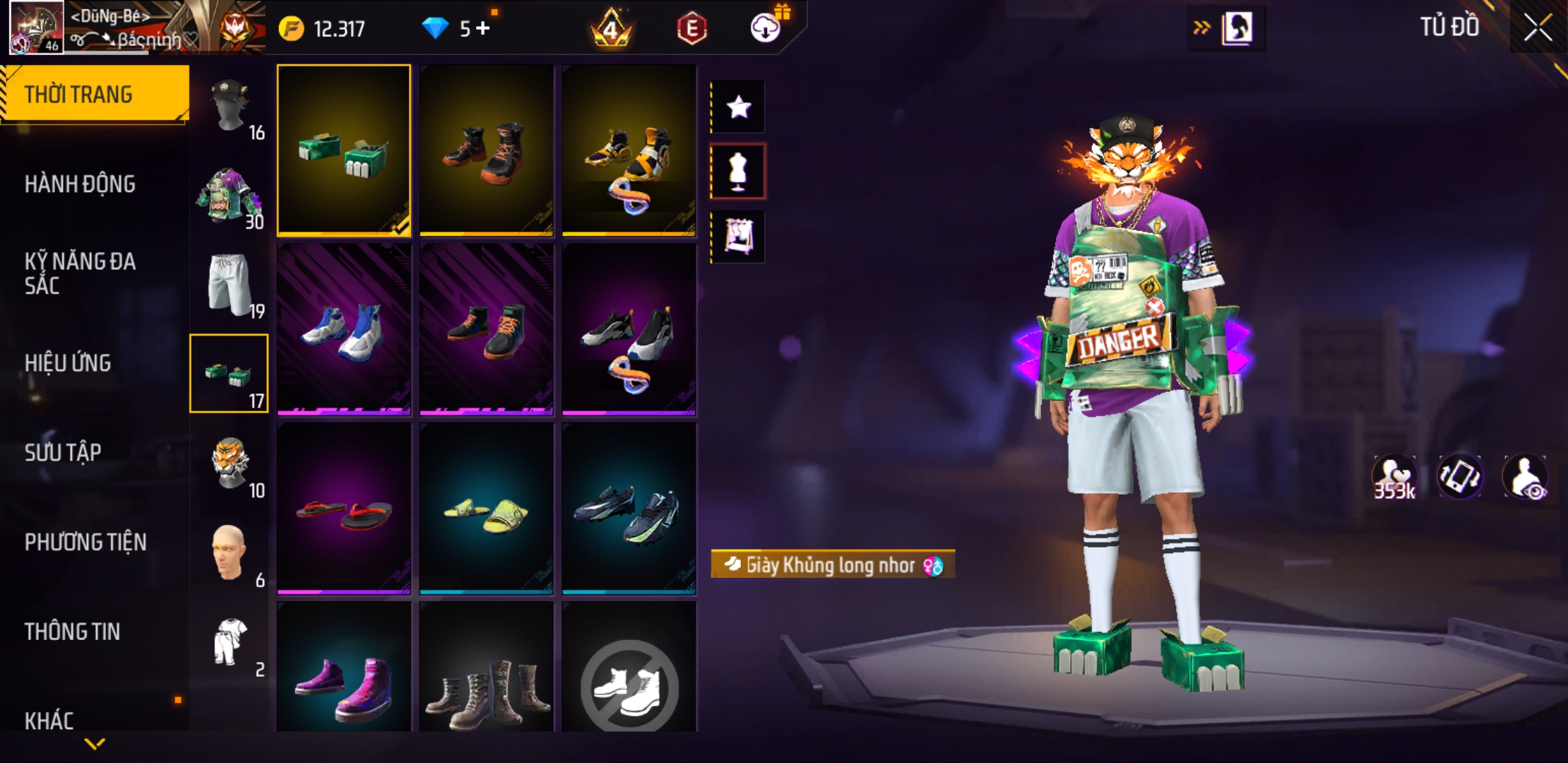Select the Hiệu Ứng tab
1568x763 pixels.
pyautogui.click(x=68, y=363)
